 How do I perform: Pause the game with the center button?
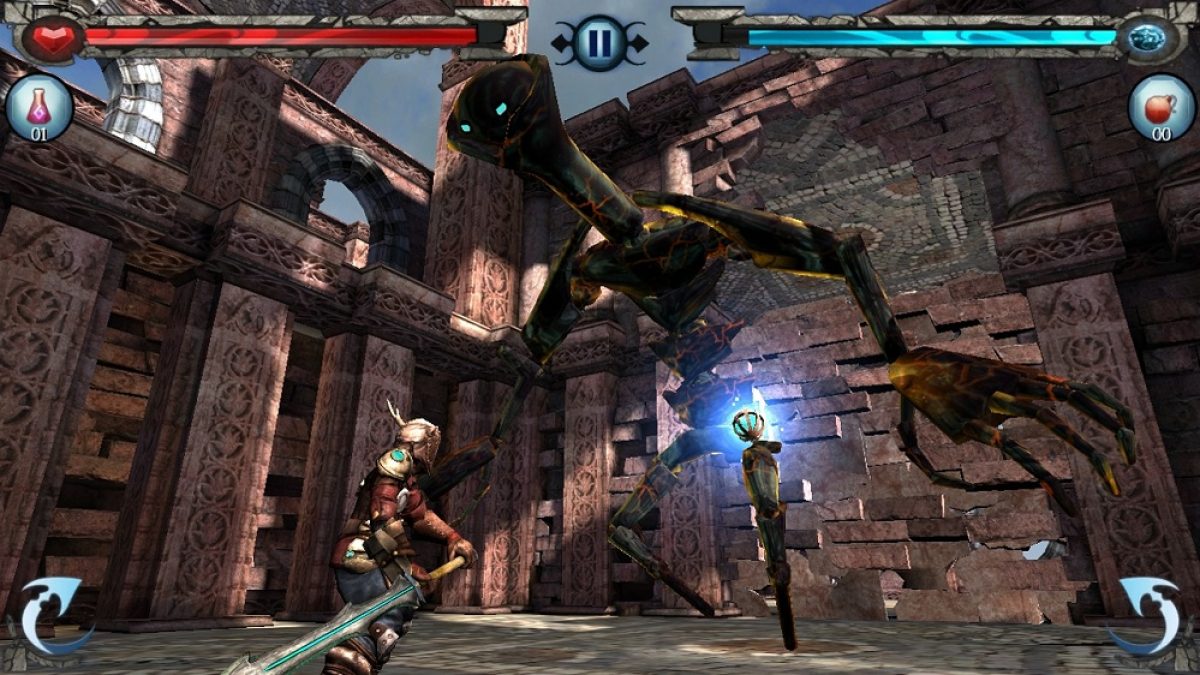[x=599, y=43]
